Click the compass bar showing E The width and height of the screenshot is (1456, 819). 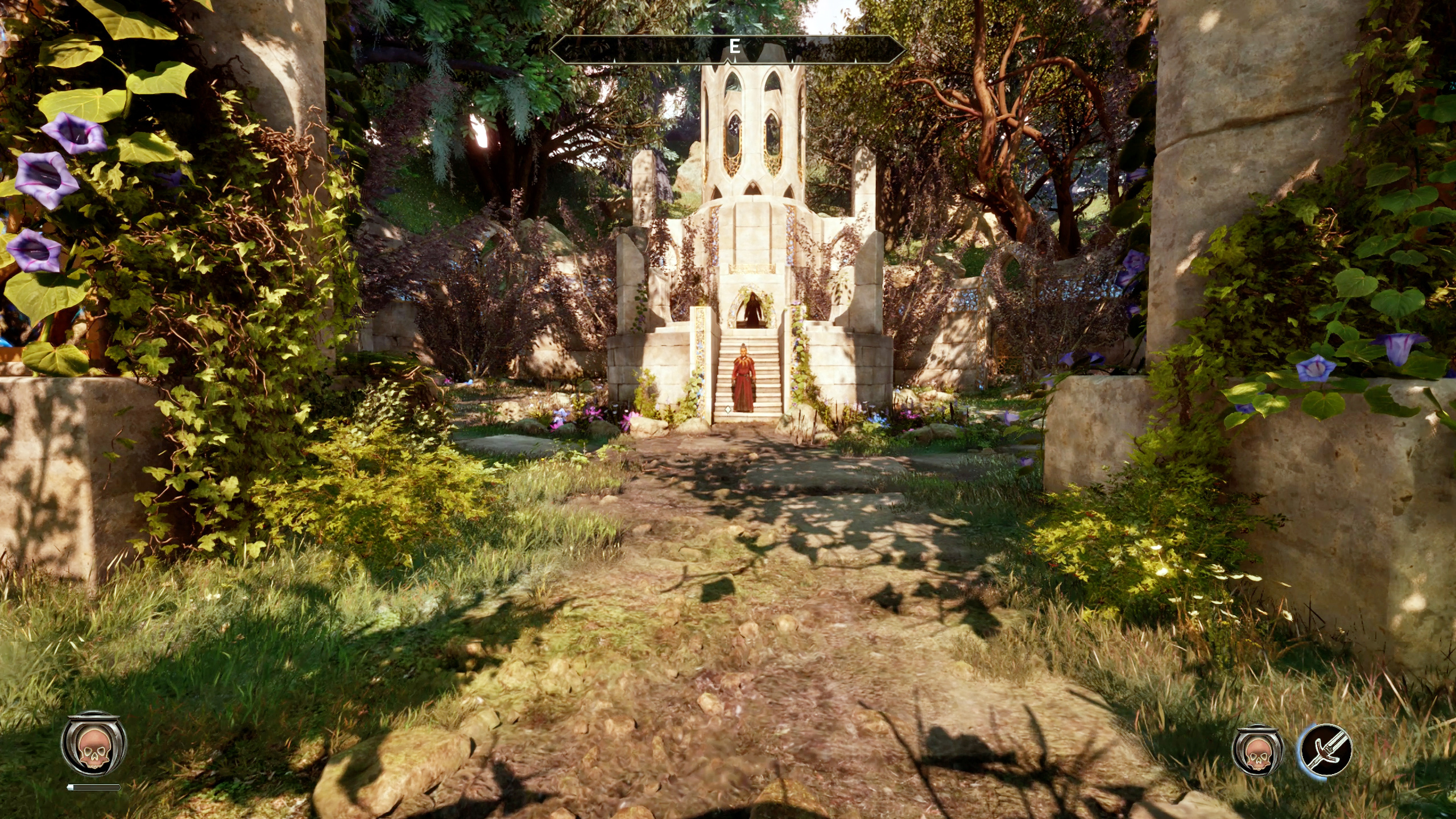[x=727, y=48]
